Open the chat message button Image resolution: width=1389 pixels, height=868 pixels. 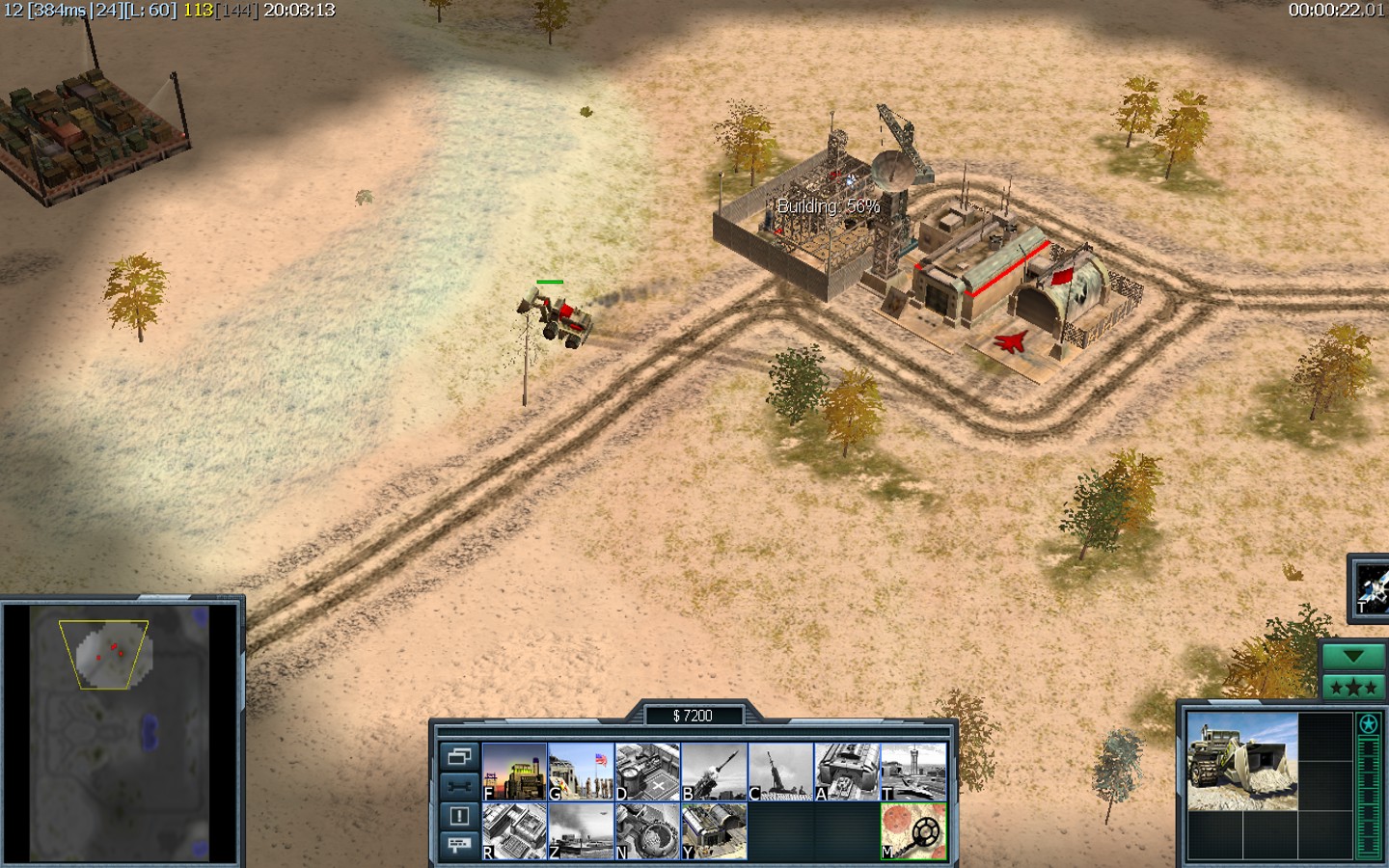(458, 845)
